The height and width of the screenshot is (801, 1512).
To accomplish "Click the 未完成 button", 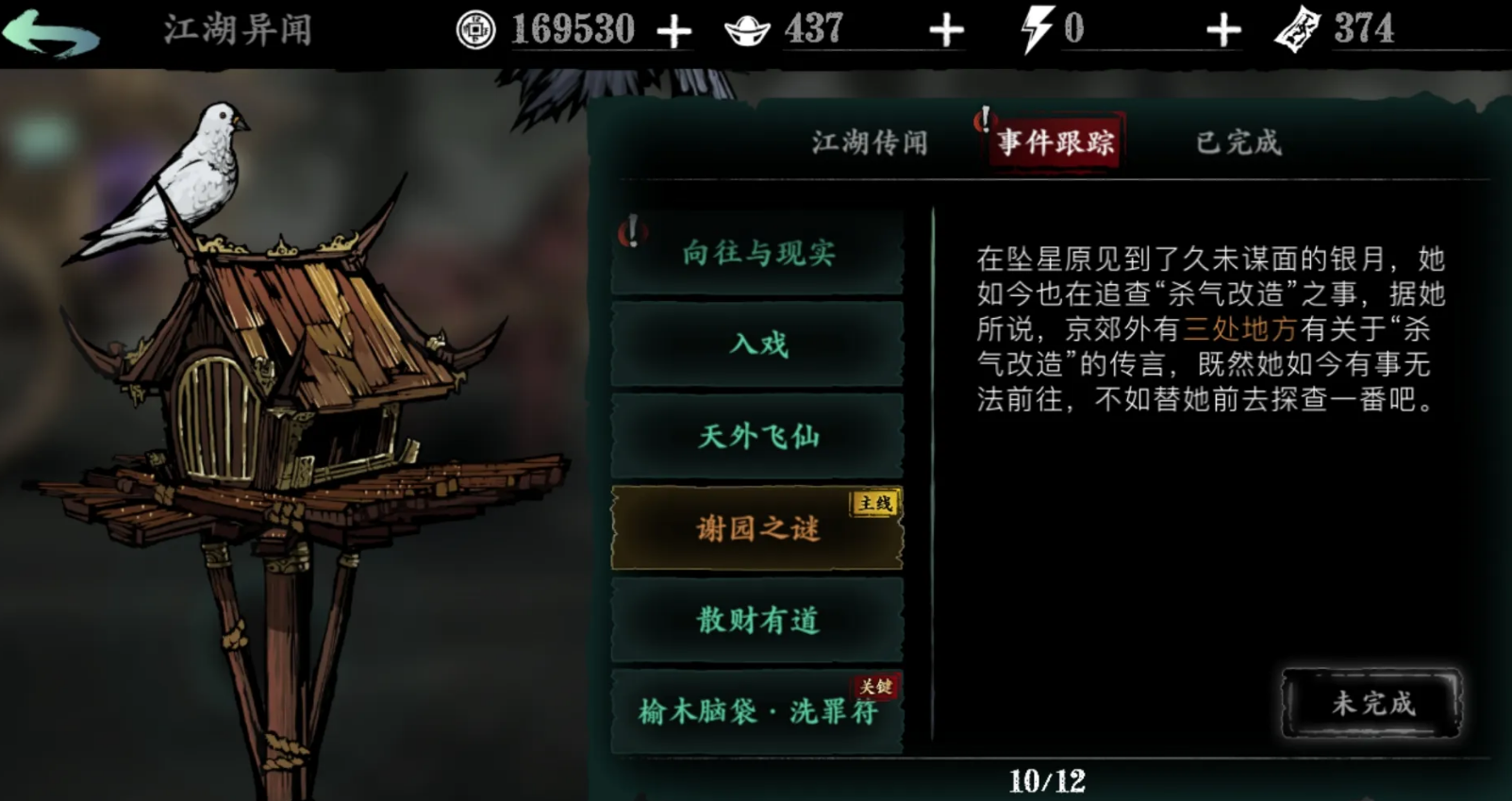I will pyautogui.click(x=1371, y=704).
